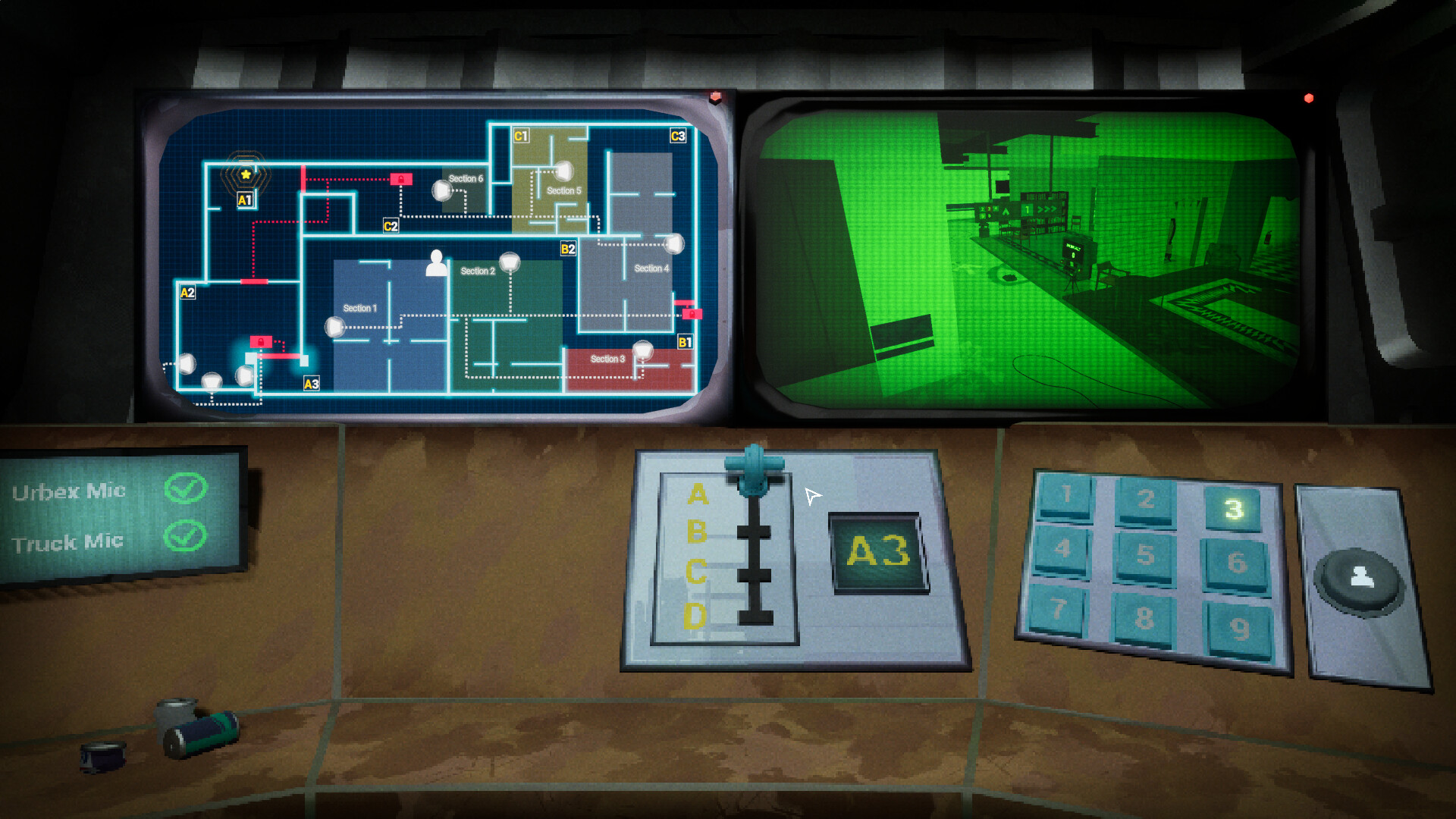Click the camera icon next to Section 6
This screenshot has width=1456, height=819.
point(442,190)
